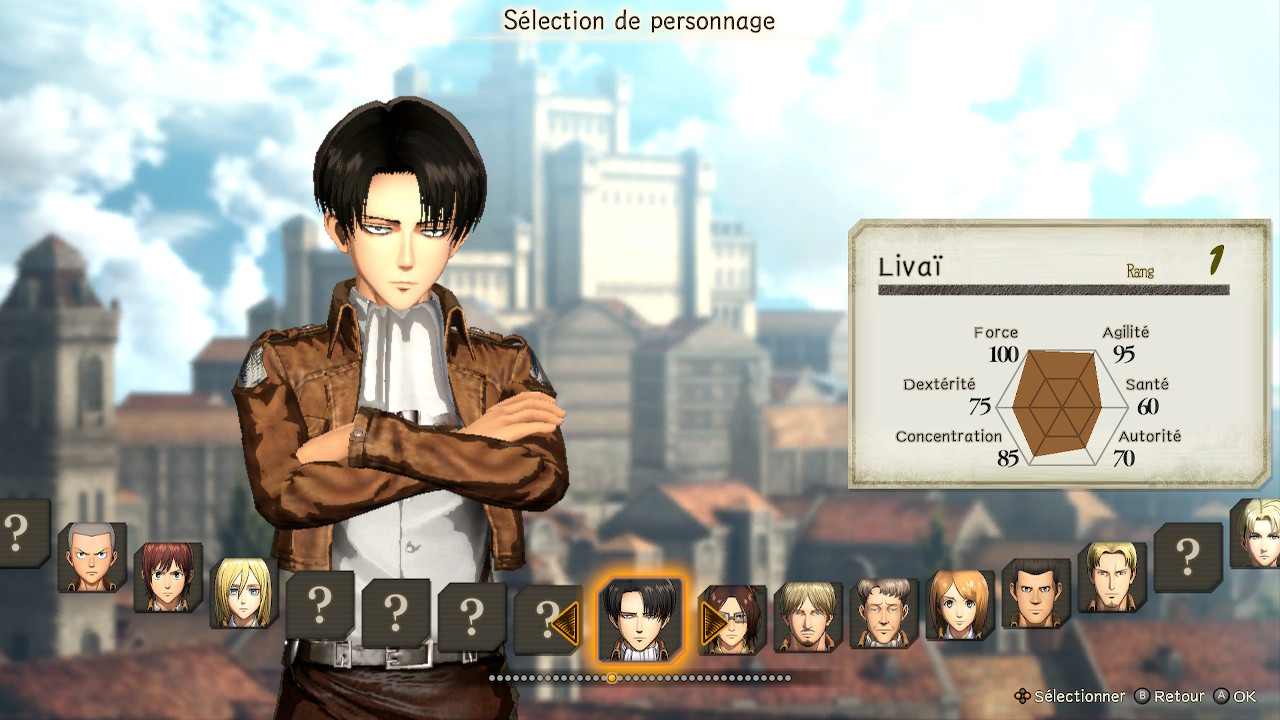This screenshot has height=720, width=1280.
Task: Pick Petra's orange-haired portrait
Action: coord(960,605)
